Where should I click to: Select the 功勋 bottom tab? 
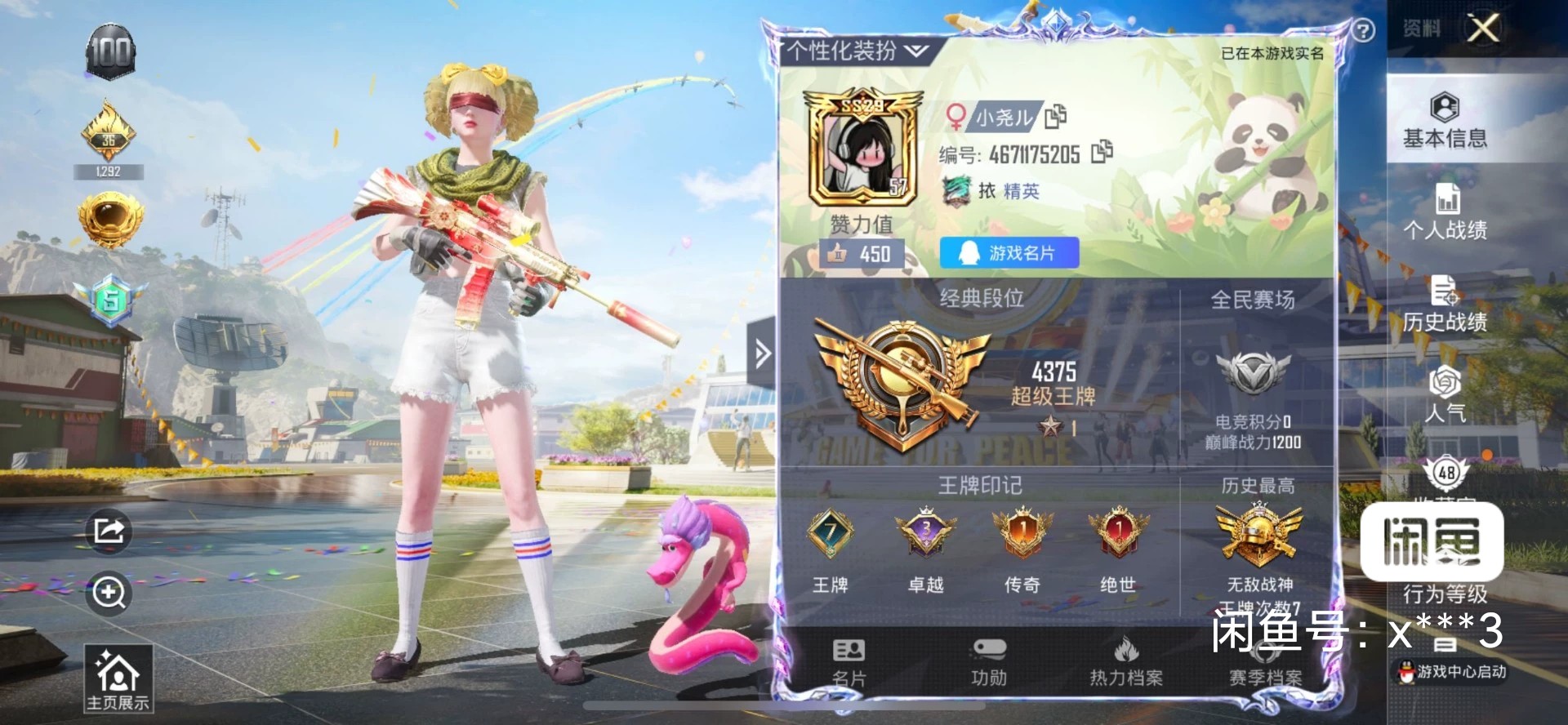(x=988, y=662)
